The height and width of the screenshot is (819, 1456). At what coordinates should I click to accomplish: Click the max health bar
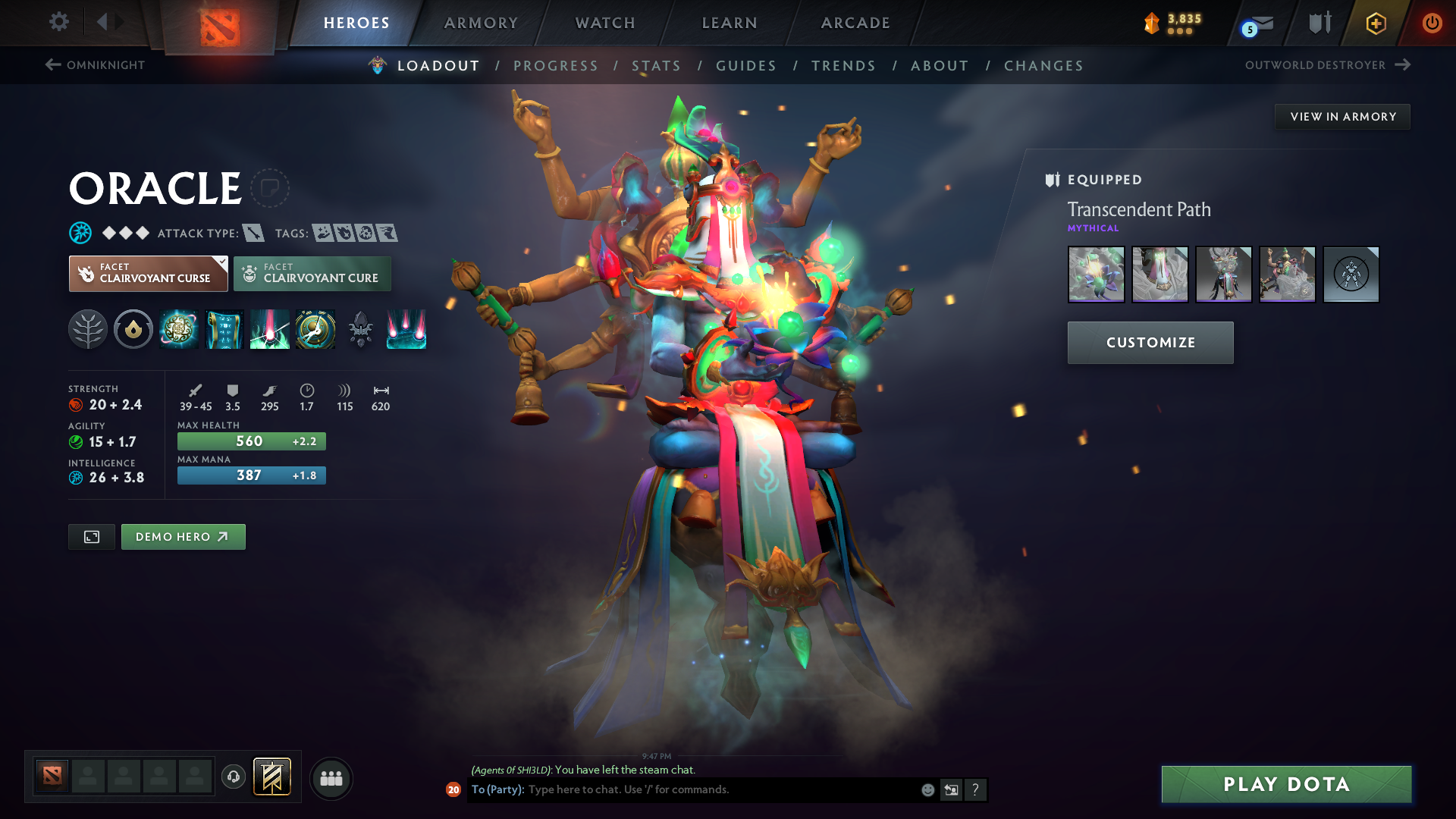pos(251,441)
